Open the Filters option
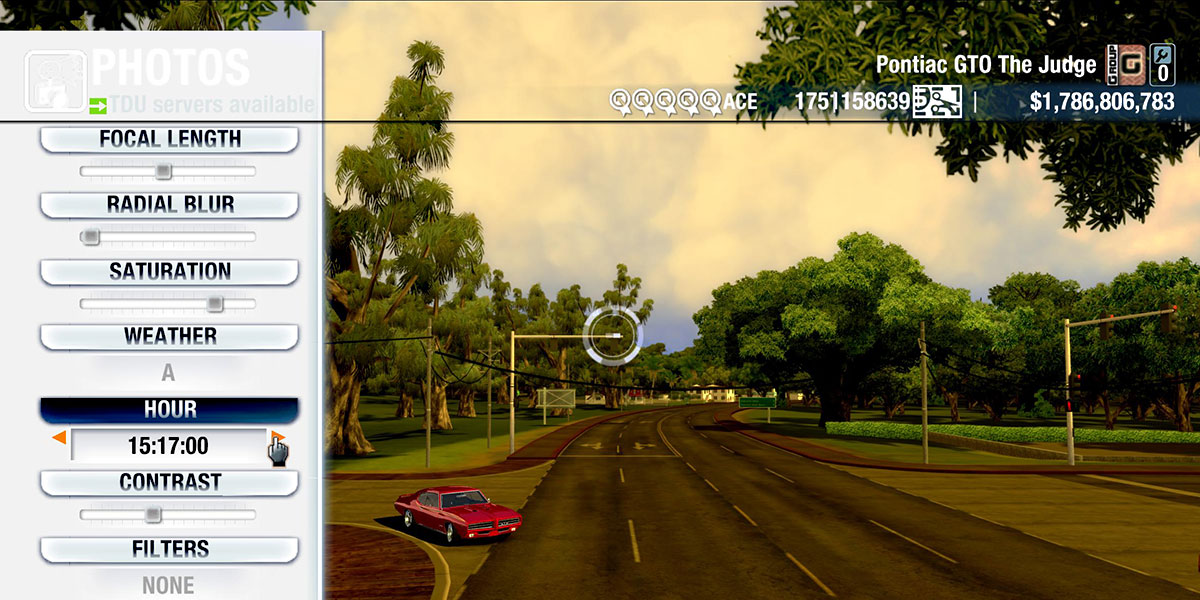Screen dimensions: 1200x600 169,549
